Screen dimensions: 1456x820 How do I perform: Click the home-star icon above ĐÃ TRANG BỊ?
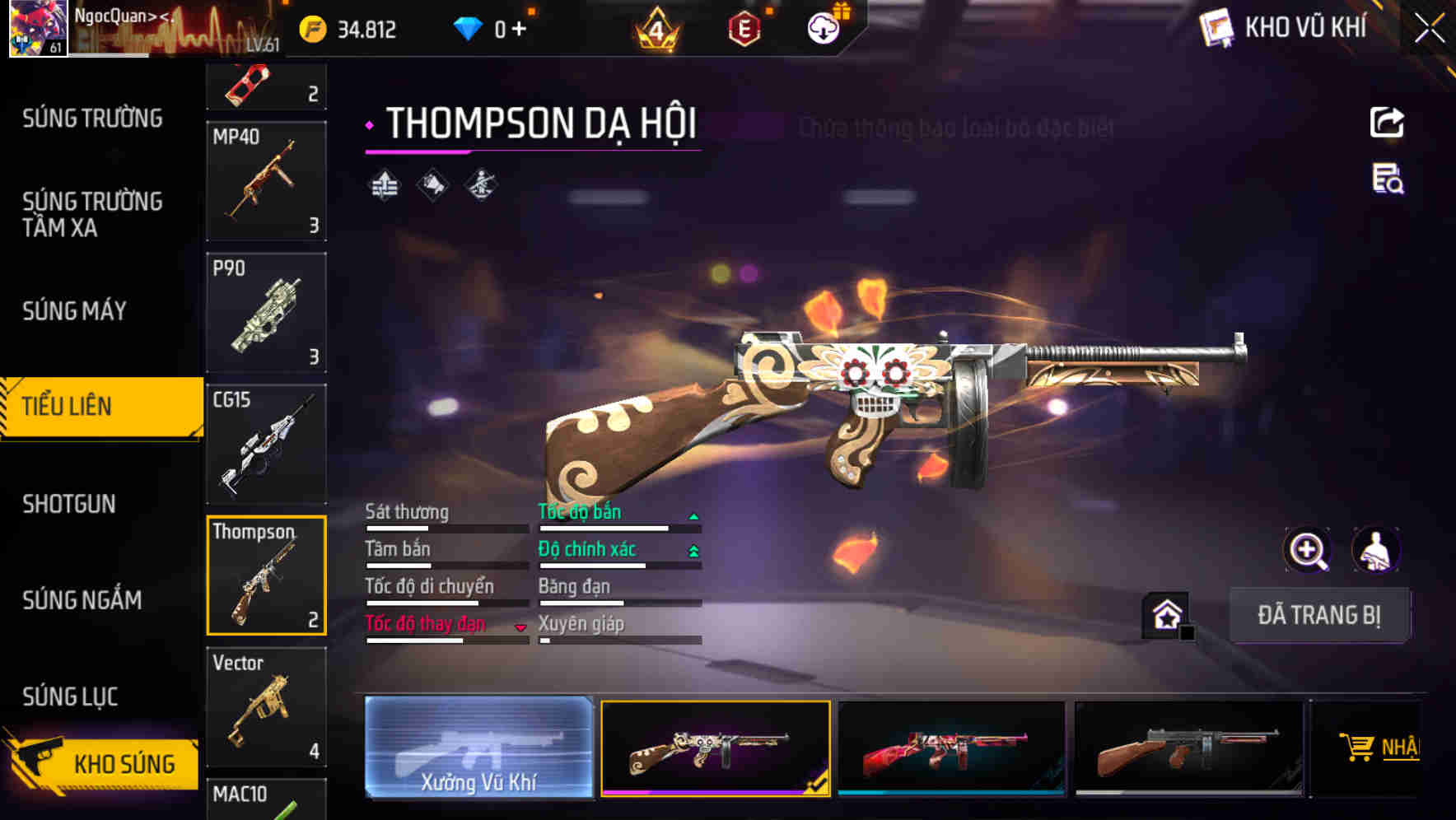(1165, 614)
